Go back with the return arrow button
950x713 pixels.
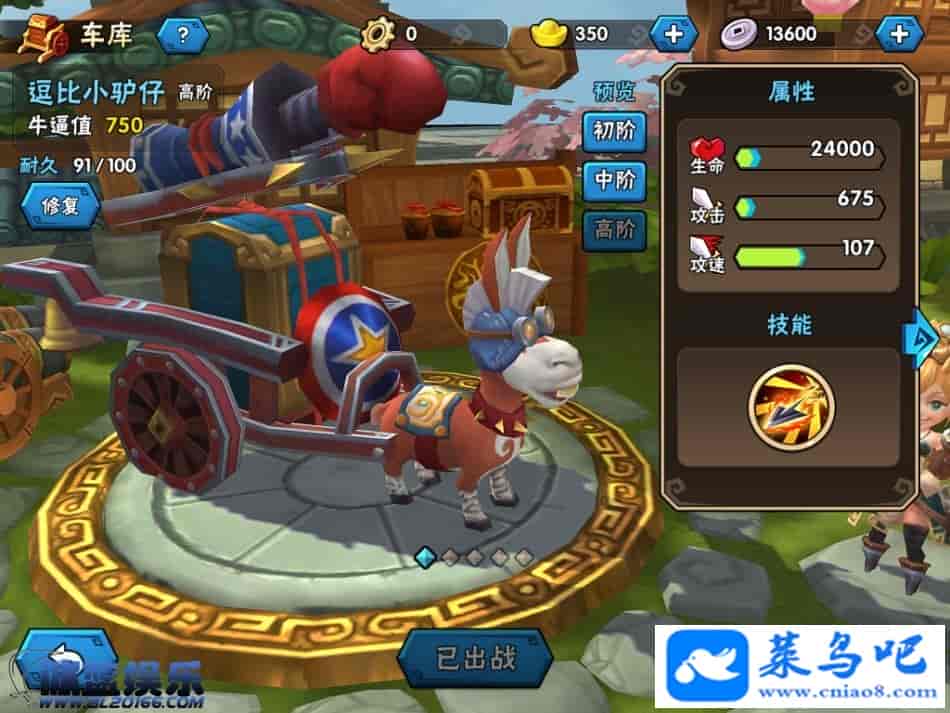[66, 658]
